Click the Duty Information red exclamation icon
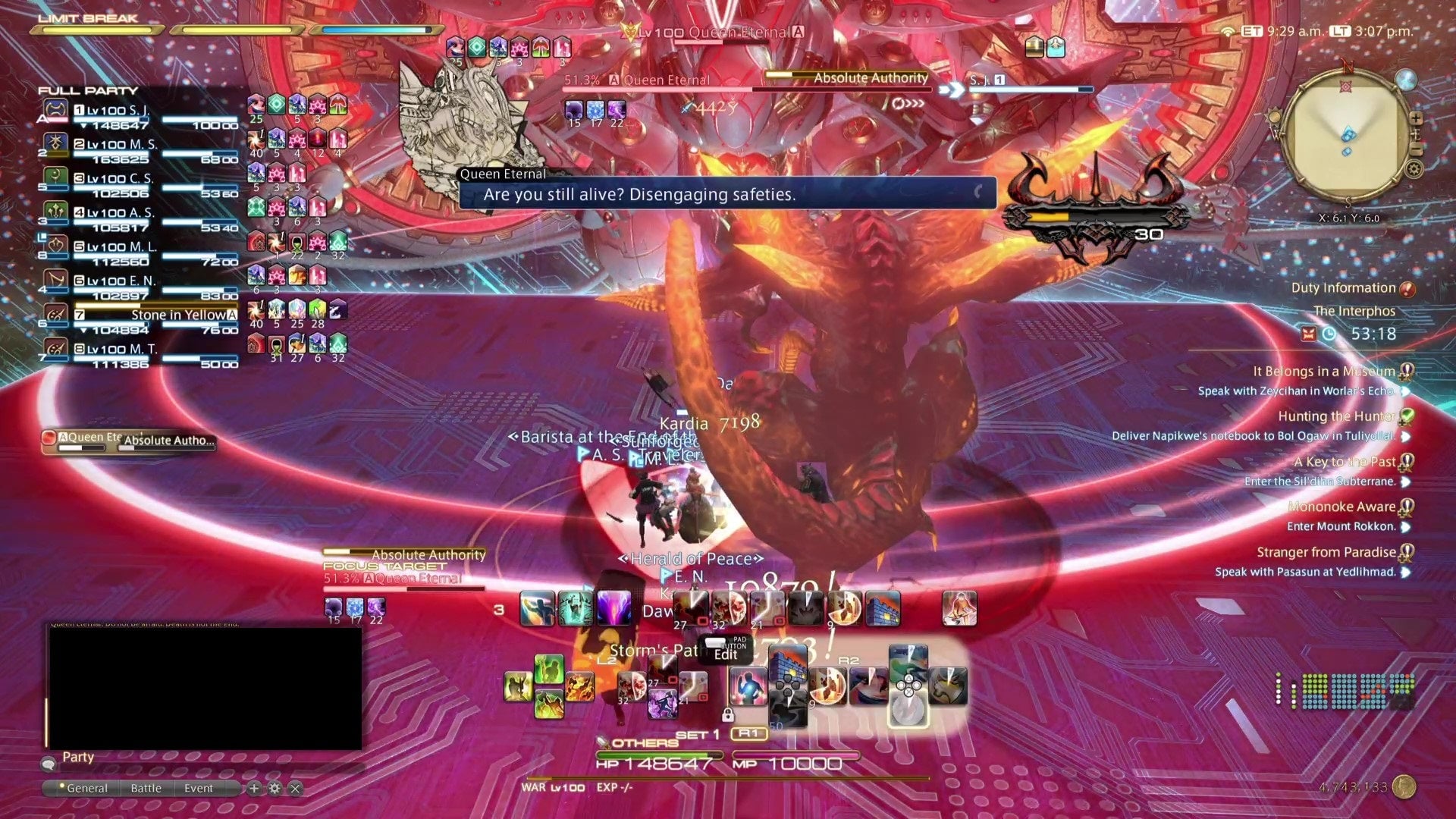 1408,290
